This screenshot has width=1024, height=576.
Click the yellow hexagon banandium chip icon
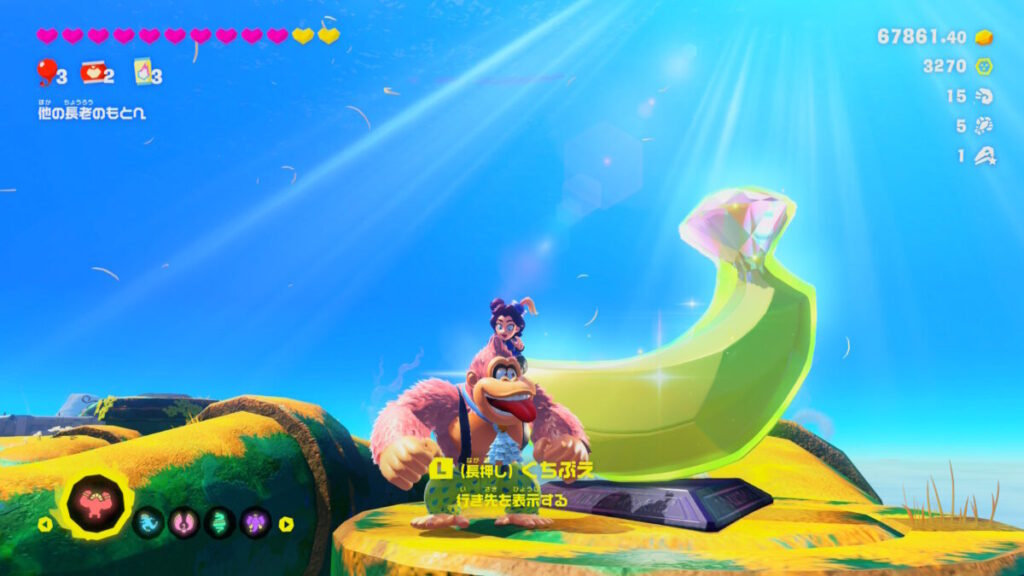[984, 67]
